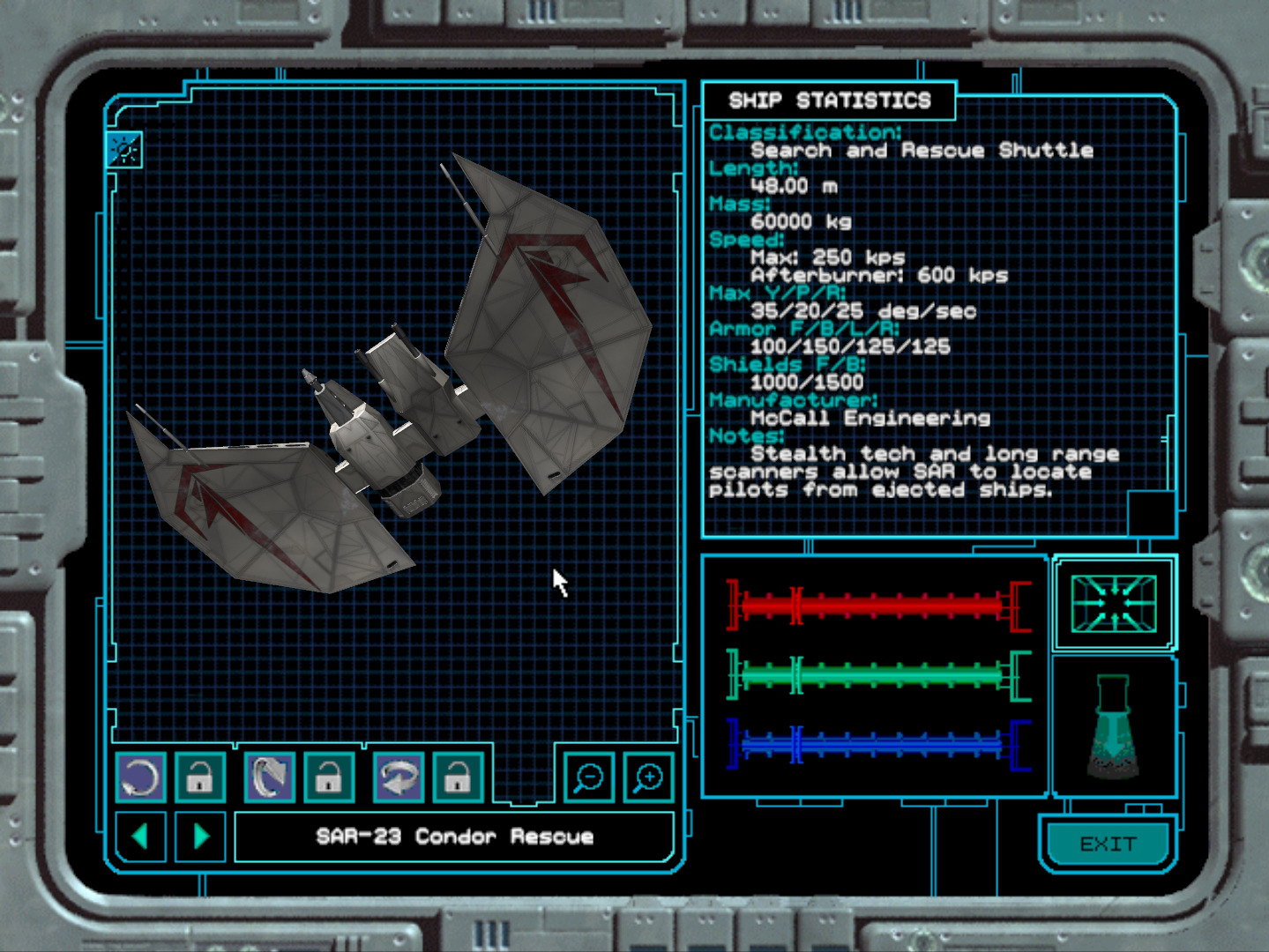
Task: Exit the ship viewer screen
Action: (x=1108, y=844)
